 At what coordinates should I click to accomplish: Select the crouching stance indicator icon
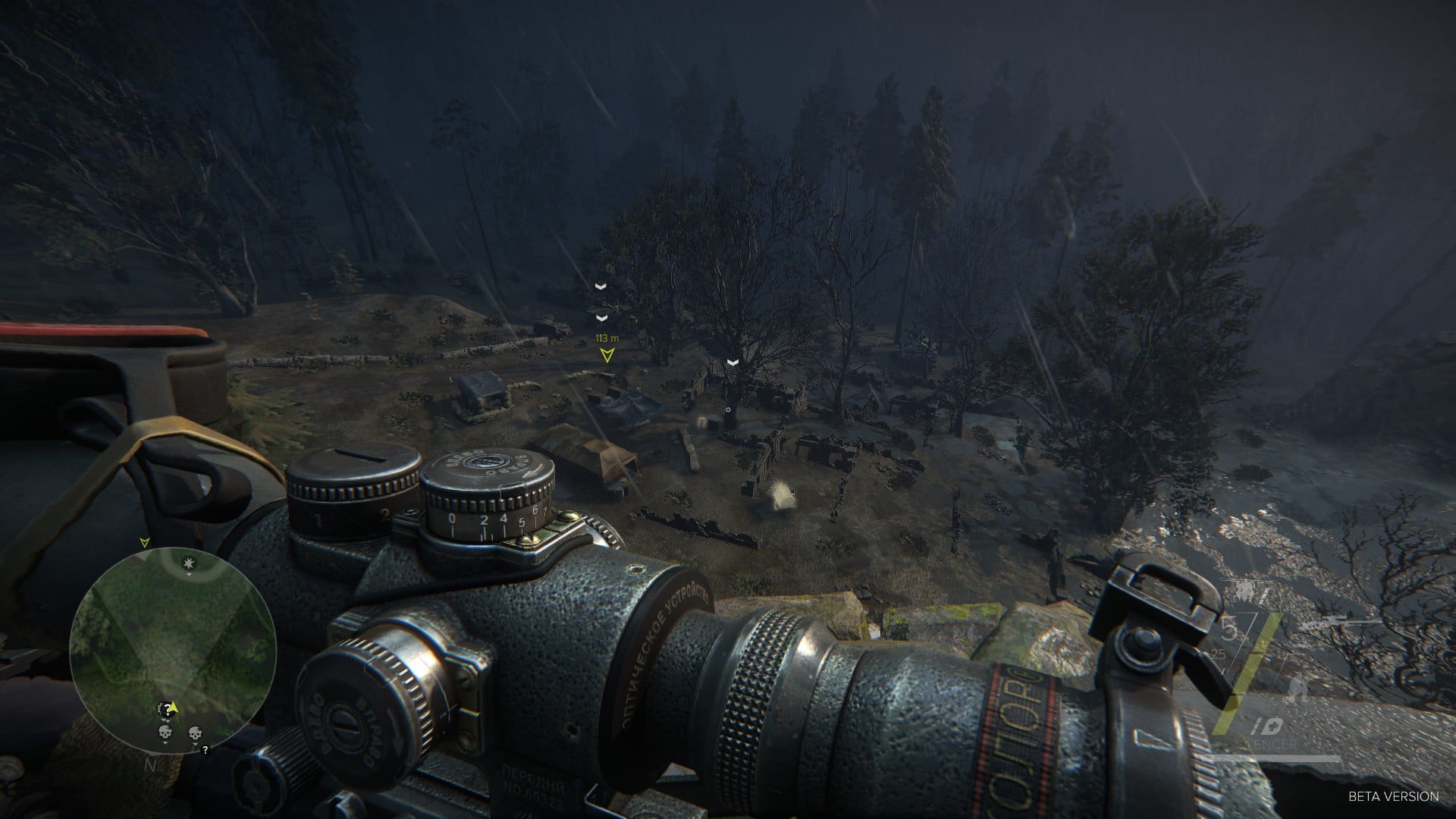point(1298,687)
